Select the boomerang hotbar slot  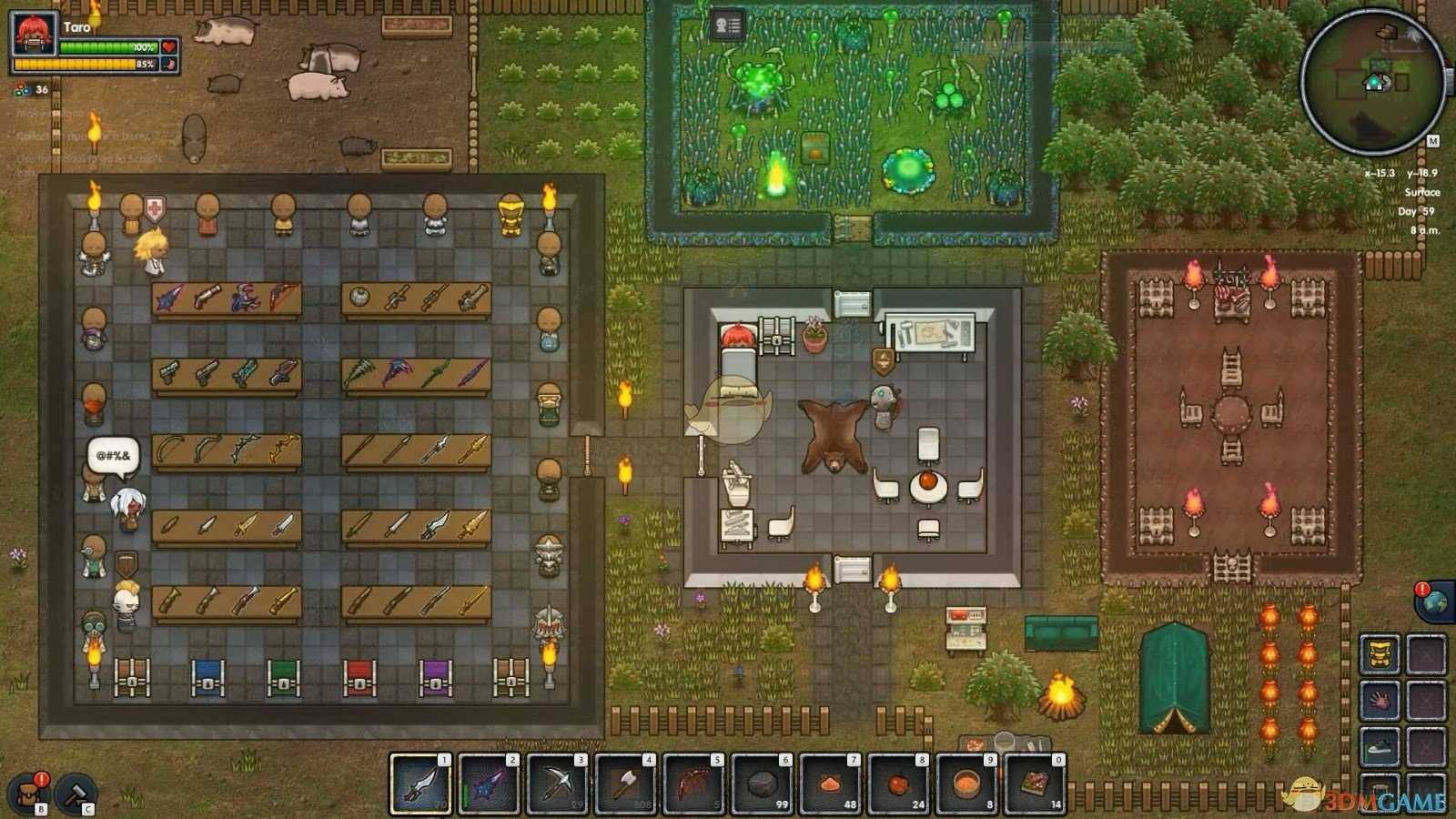click(693, 784)
